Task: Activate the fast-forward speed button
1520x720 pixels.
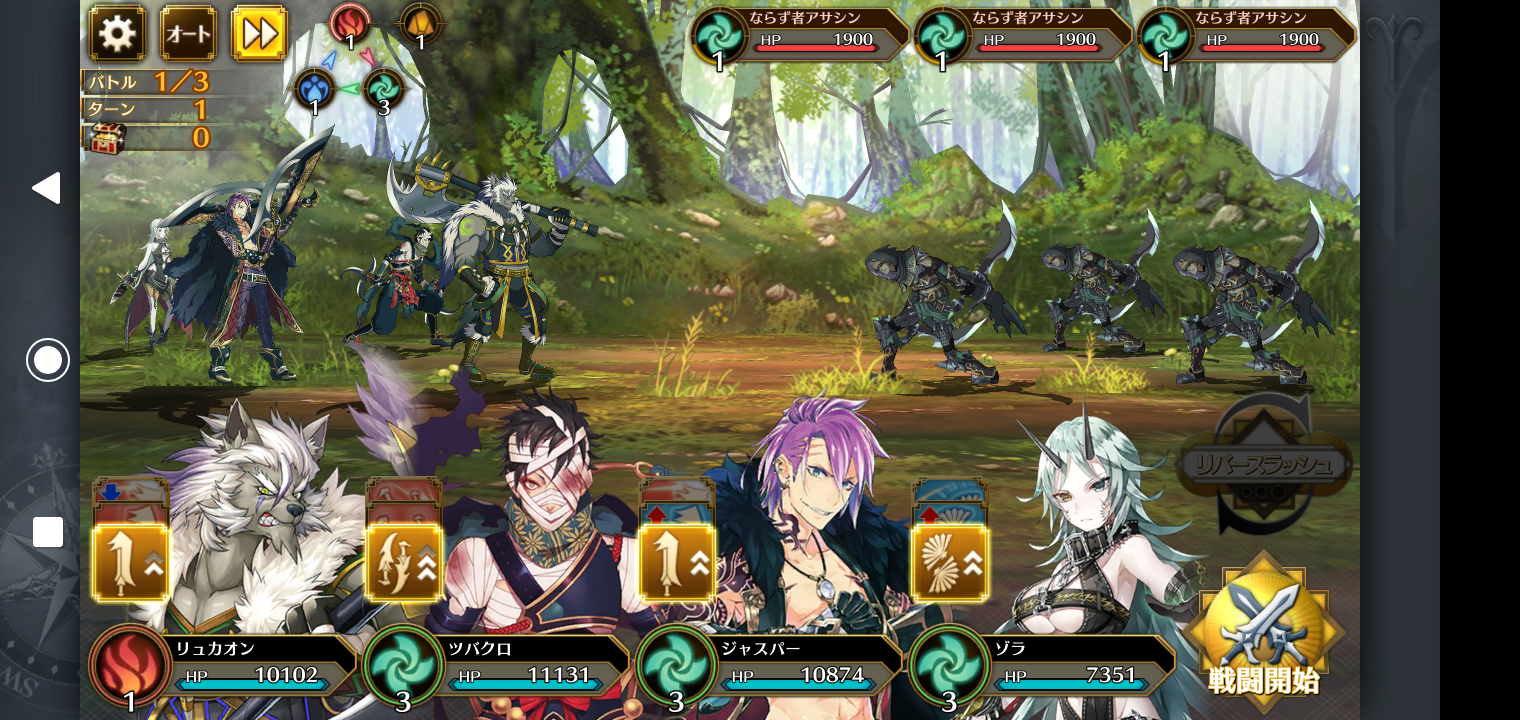Action: pyautogui.click(x=259, y=34)
